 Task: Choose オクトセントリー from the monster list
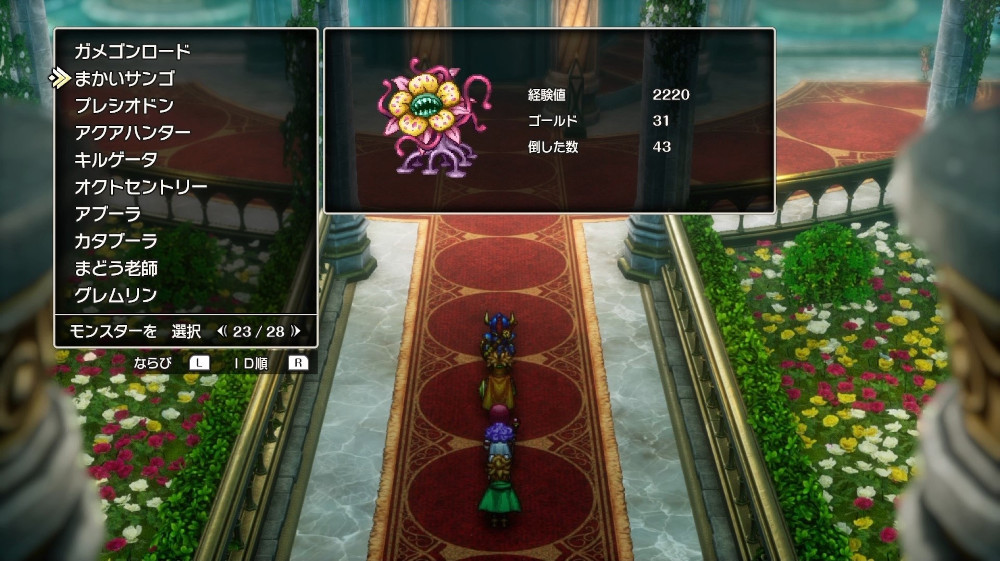pyautogui.click(x=141, y=187)
